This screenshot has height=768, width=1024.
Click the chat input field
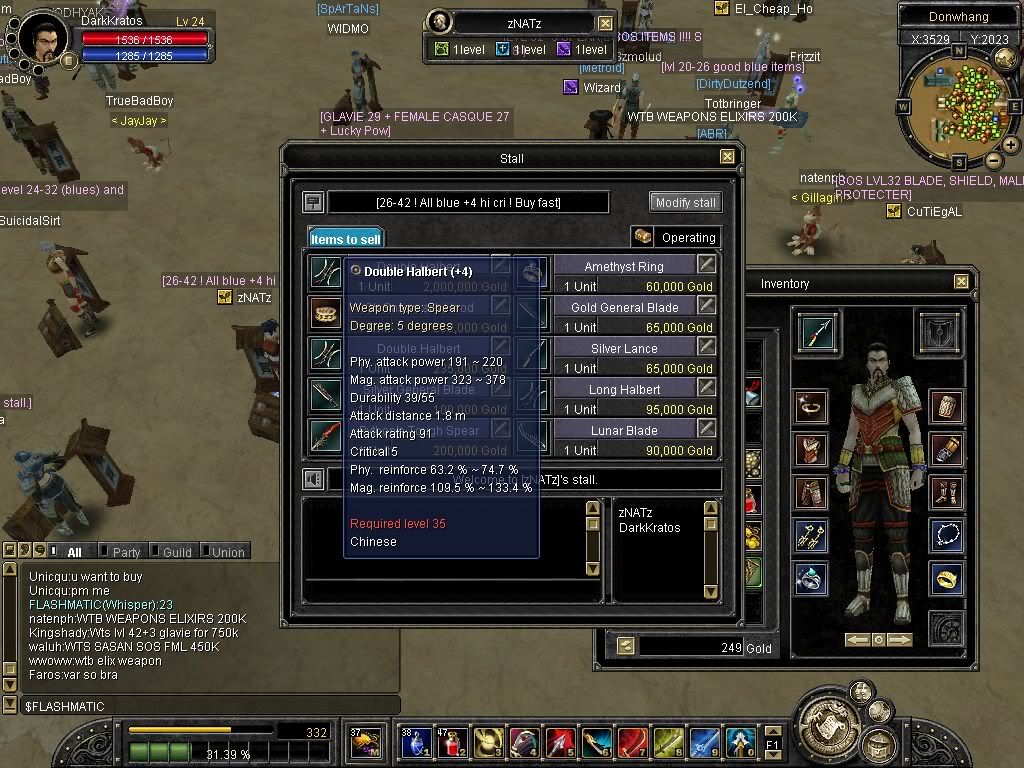[200, 706]
